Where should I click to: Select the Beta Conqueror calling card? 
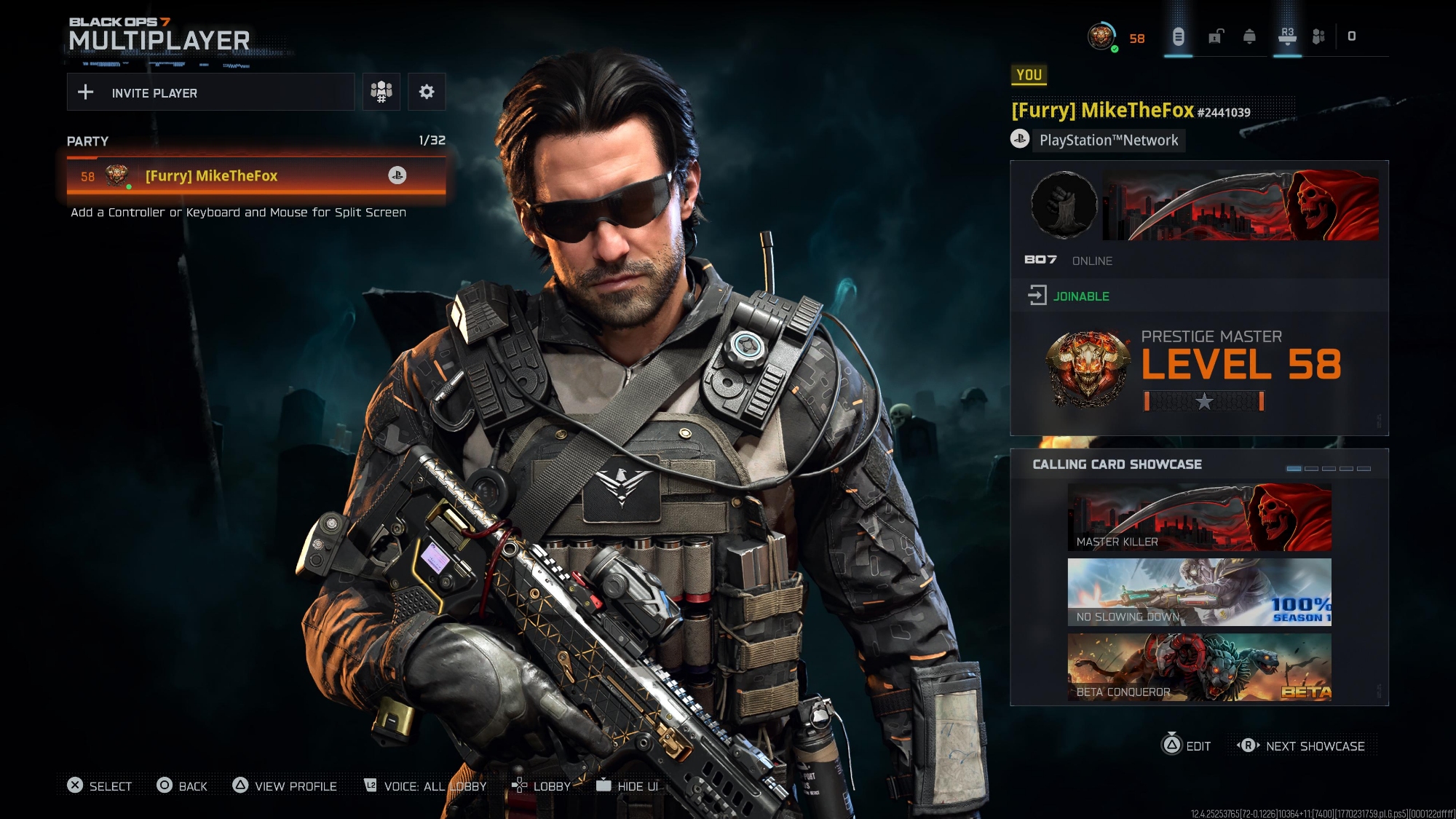point(1199,668)
